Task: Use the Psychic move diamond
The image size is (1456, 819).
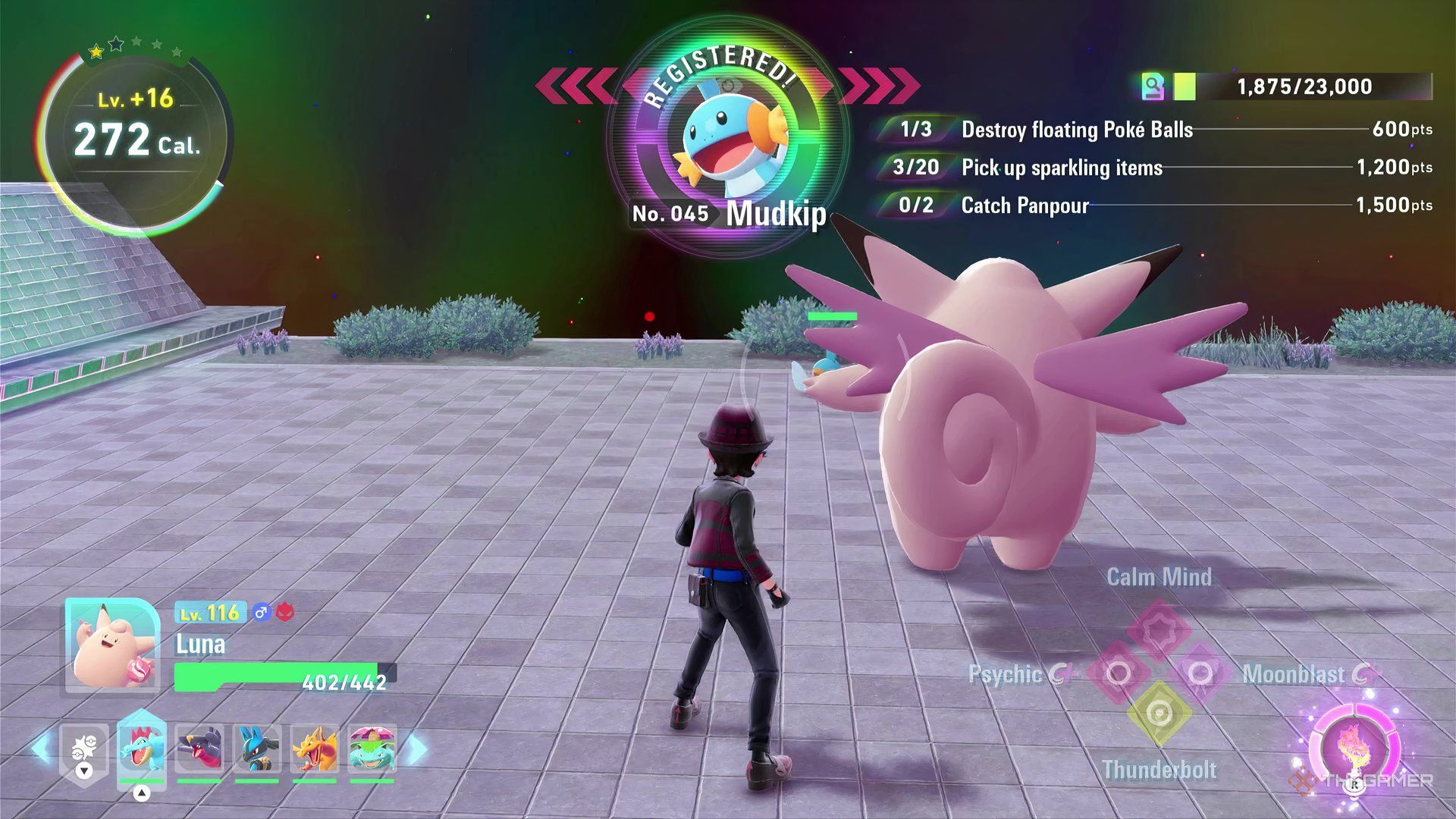Action: (1119, 673)
